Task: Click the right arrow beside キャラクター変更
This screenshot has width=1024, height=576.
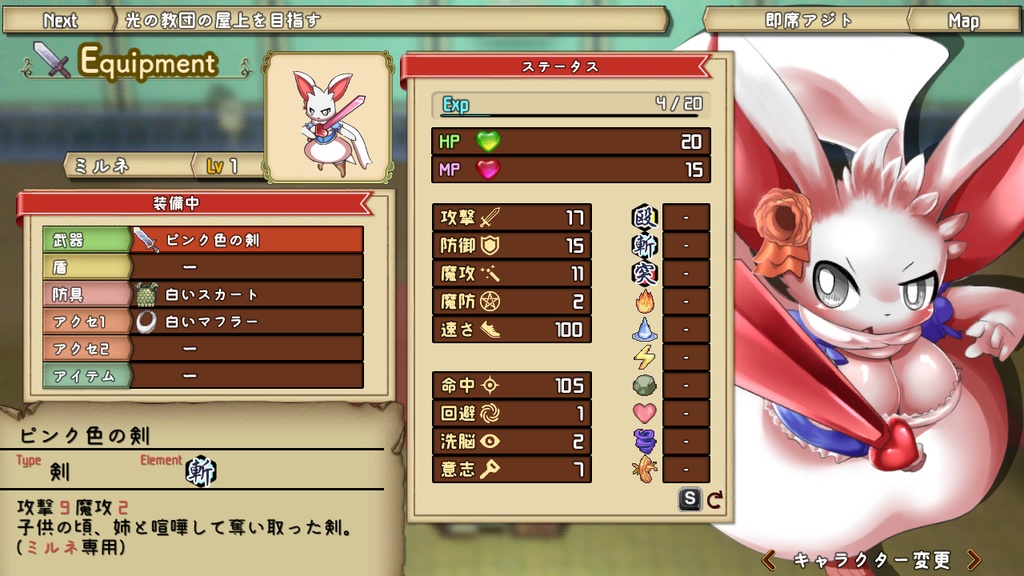Action: [x=974, y=559]
